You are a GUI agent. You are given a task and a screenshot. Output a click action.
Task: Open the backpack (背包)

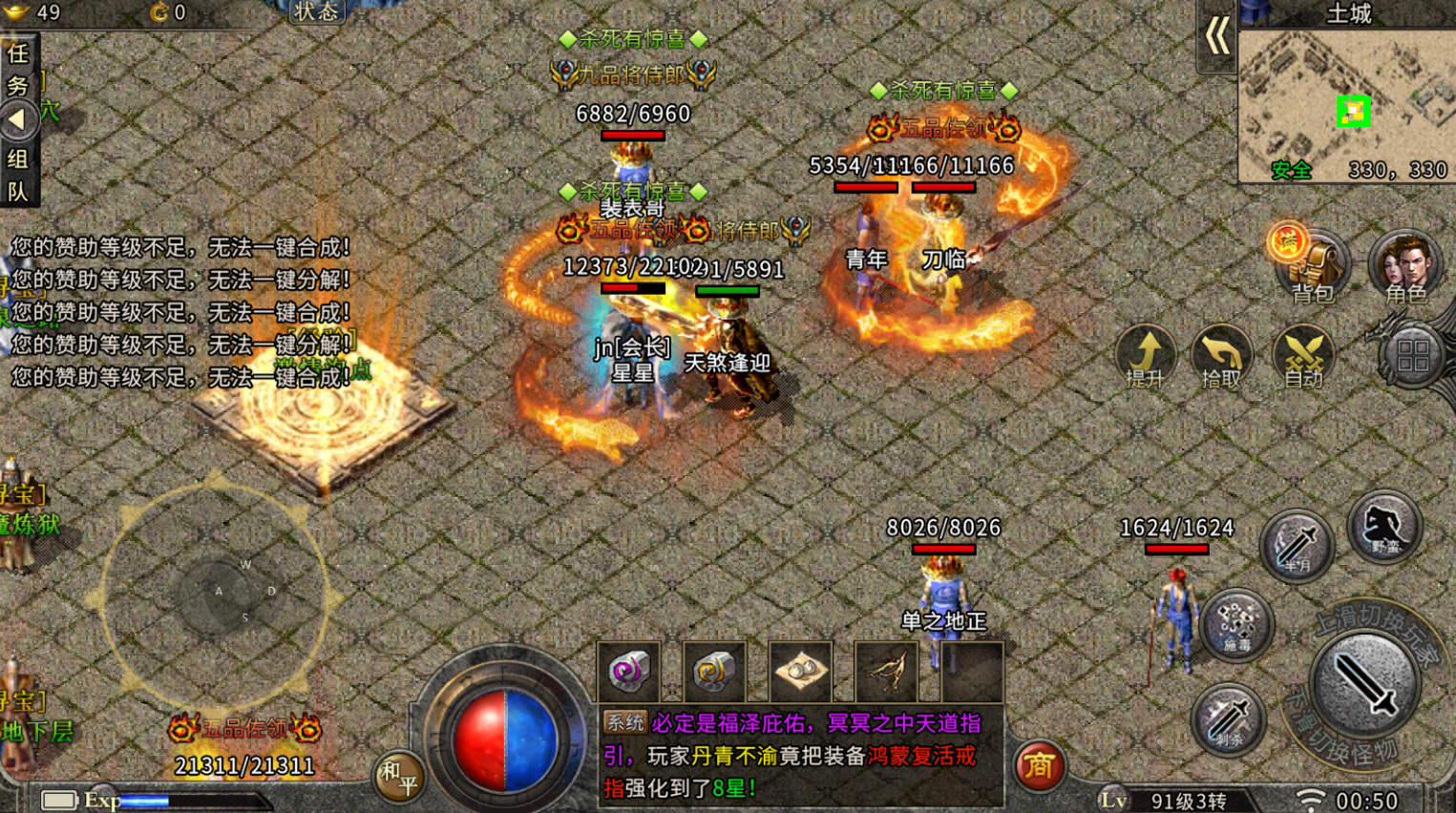click(x=1314, y=267)
